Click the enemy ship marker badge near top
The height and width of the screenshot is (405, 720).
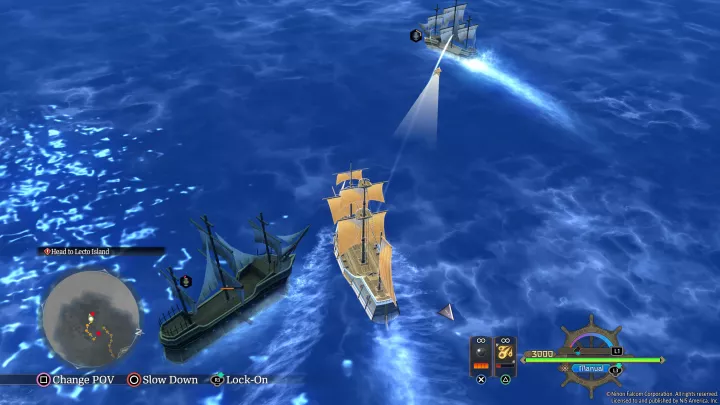point(415,36)
